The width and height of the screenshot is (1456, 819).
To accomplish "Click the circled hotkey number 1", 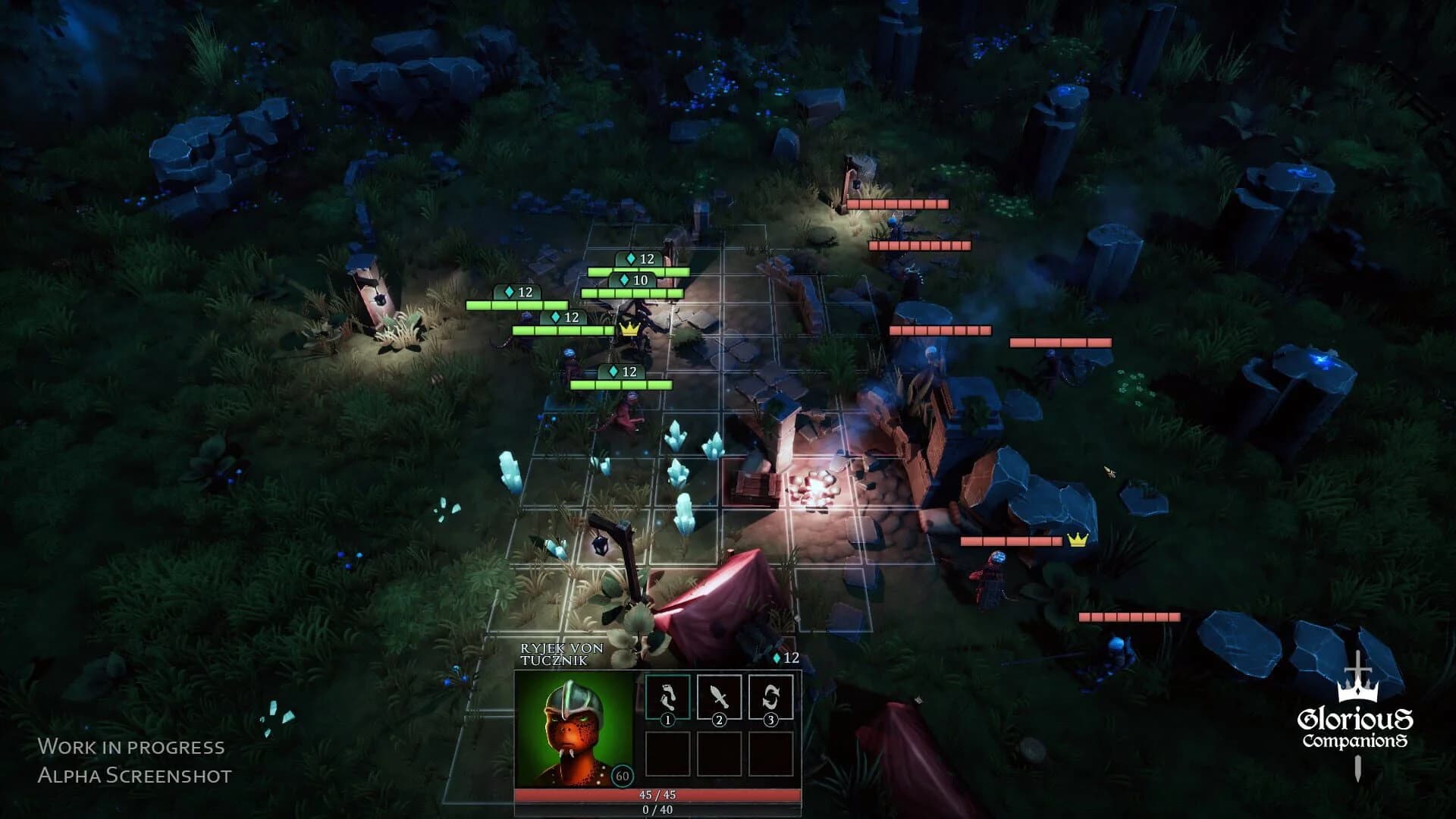I will pyautogui.click(x=667, y=721).
